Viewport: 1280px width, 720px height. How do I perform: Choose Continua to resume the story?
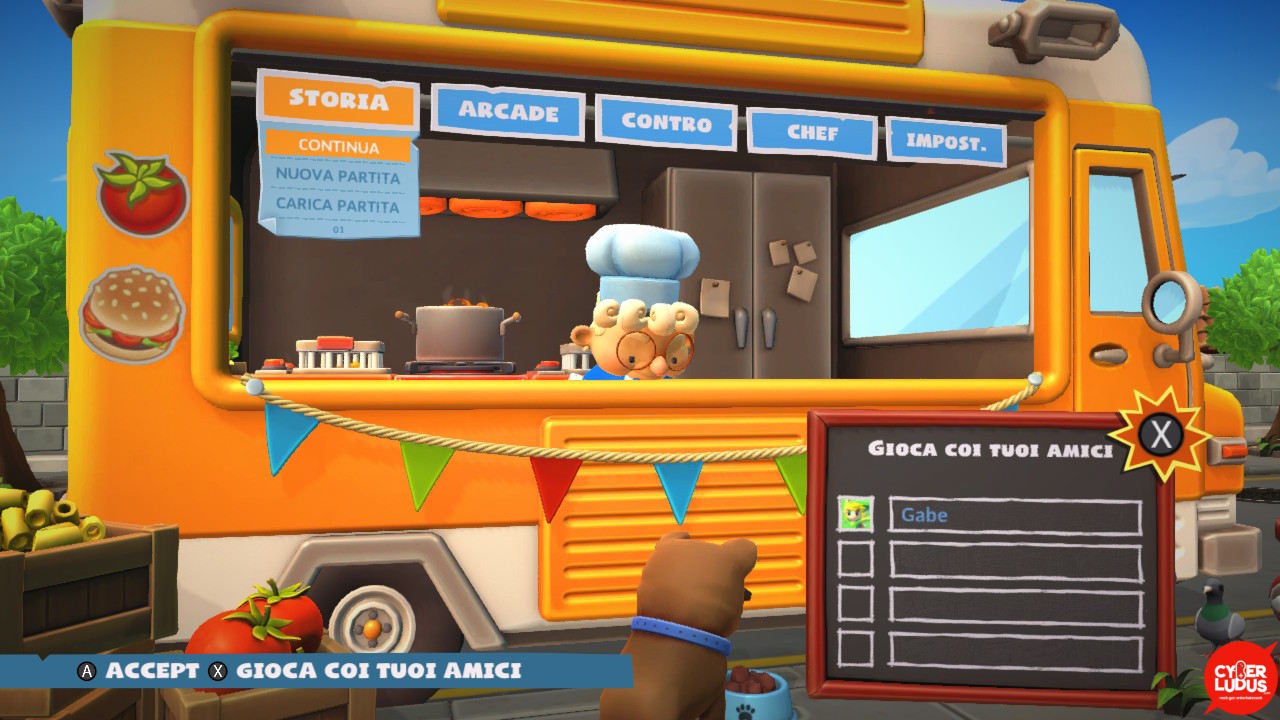point(338,147)
